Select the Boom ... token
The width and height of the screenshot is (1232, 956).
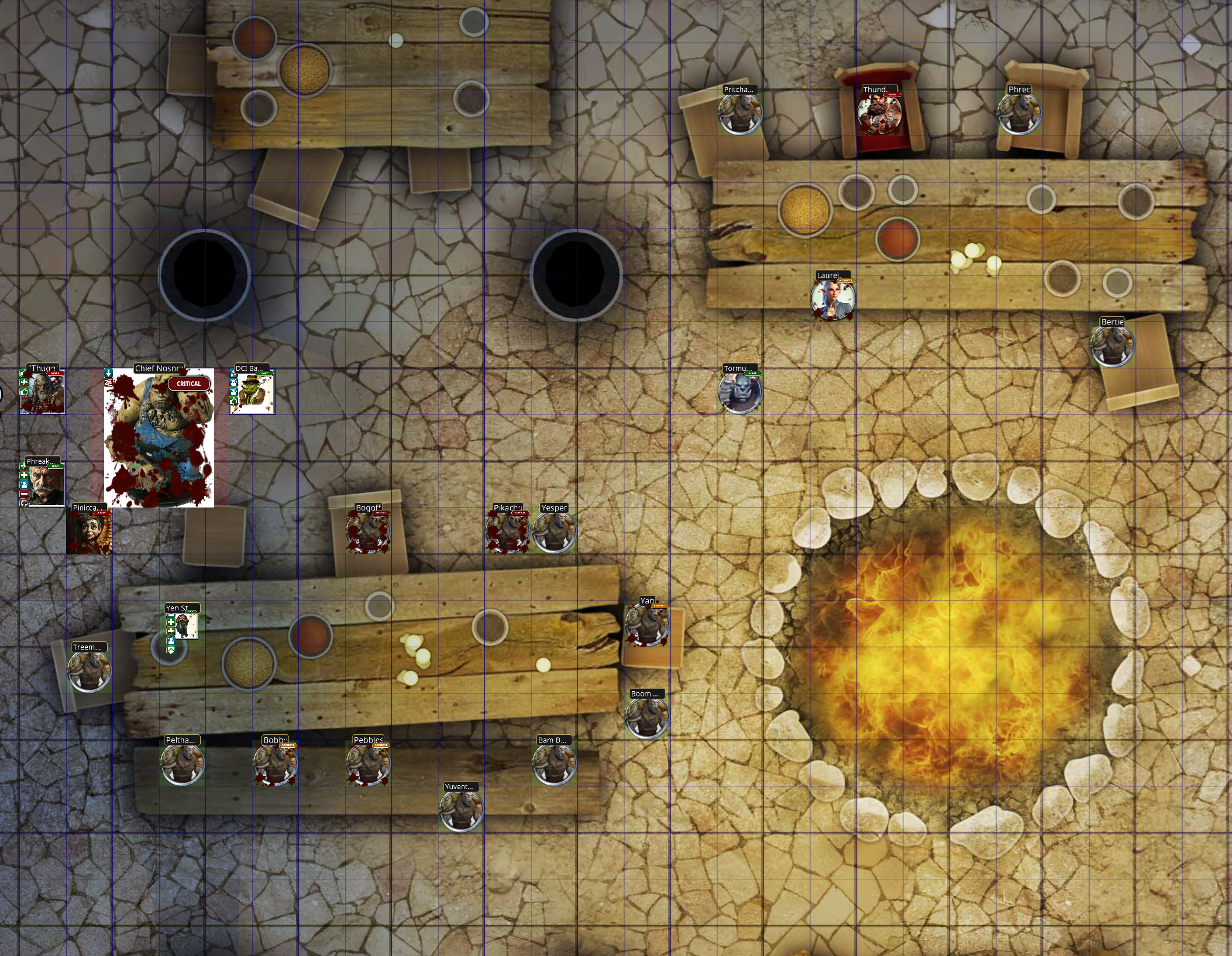[x=646, y=717]
